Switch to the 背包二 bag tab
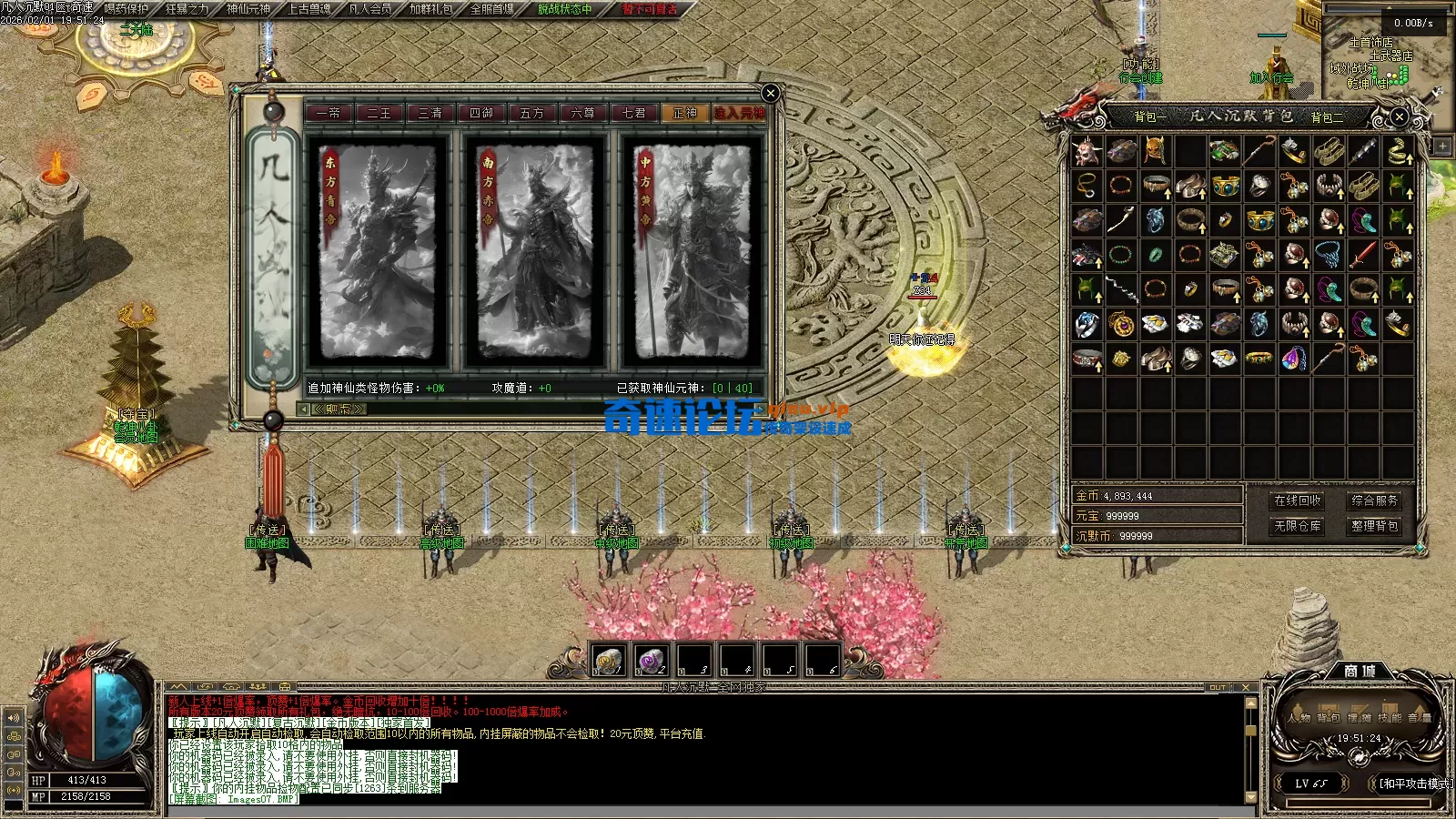Screen dimensions: 1456x819 (1327, 116)
